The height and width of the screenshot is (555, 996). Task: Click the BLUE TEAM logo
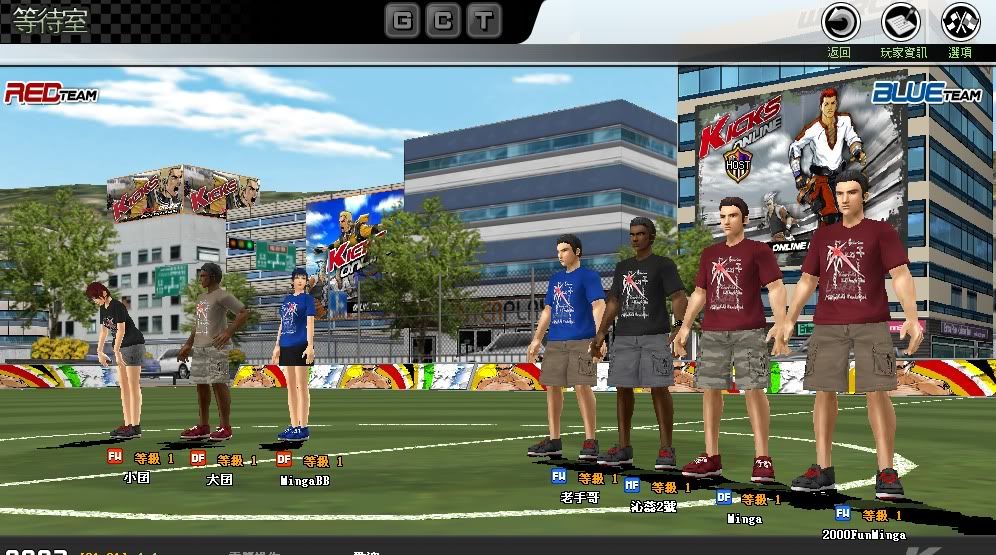pyautogui.click(x=925, y=94)
